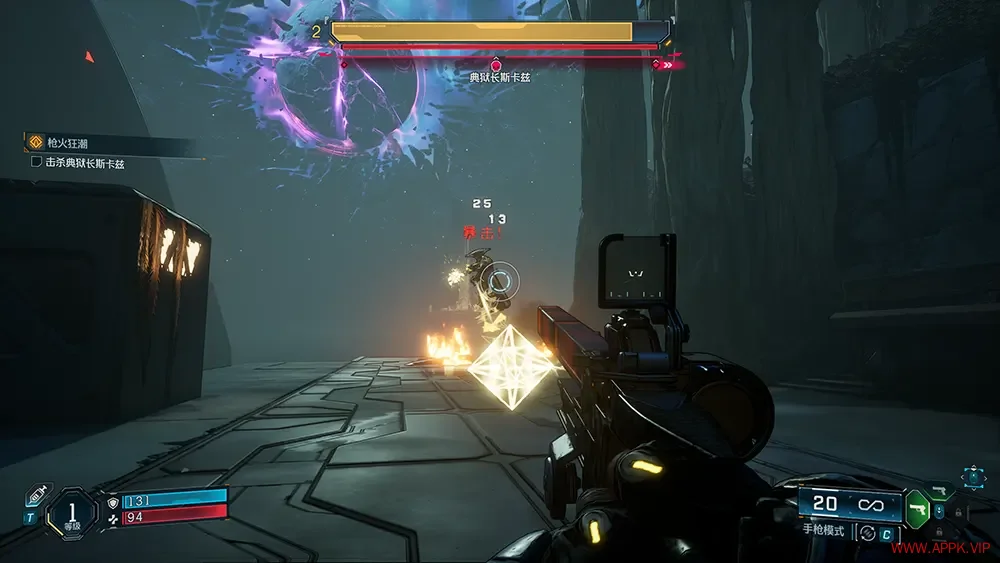Click the compass direction indicator
The width and height of the screenshot is (1000, 563).
971,477
